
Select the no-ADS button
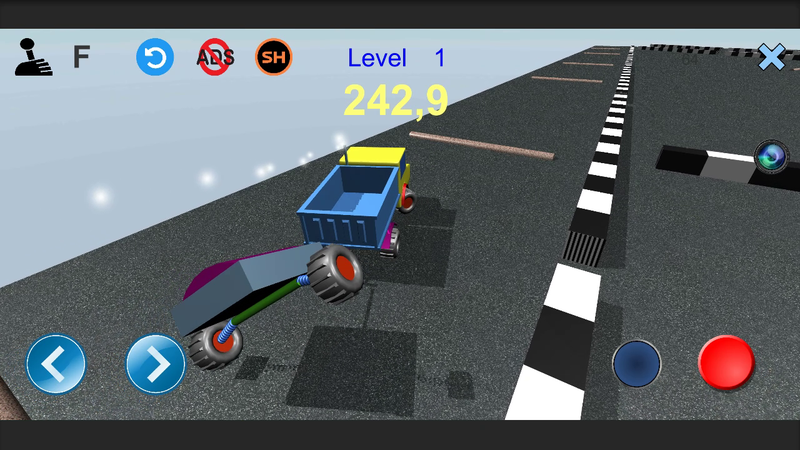pyautogui.click(x=215, y=57)
